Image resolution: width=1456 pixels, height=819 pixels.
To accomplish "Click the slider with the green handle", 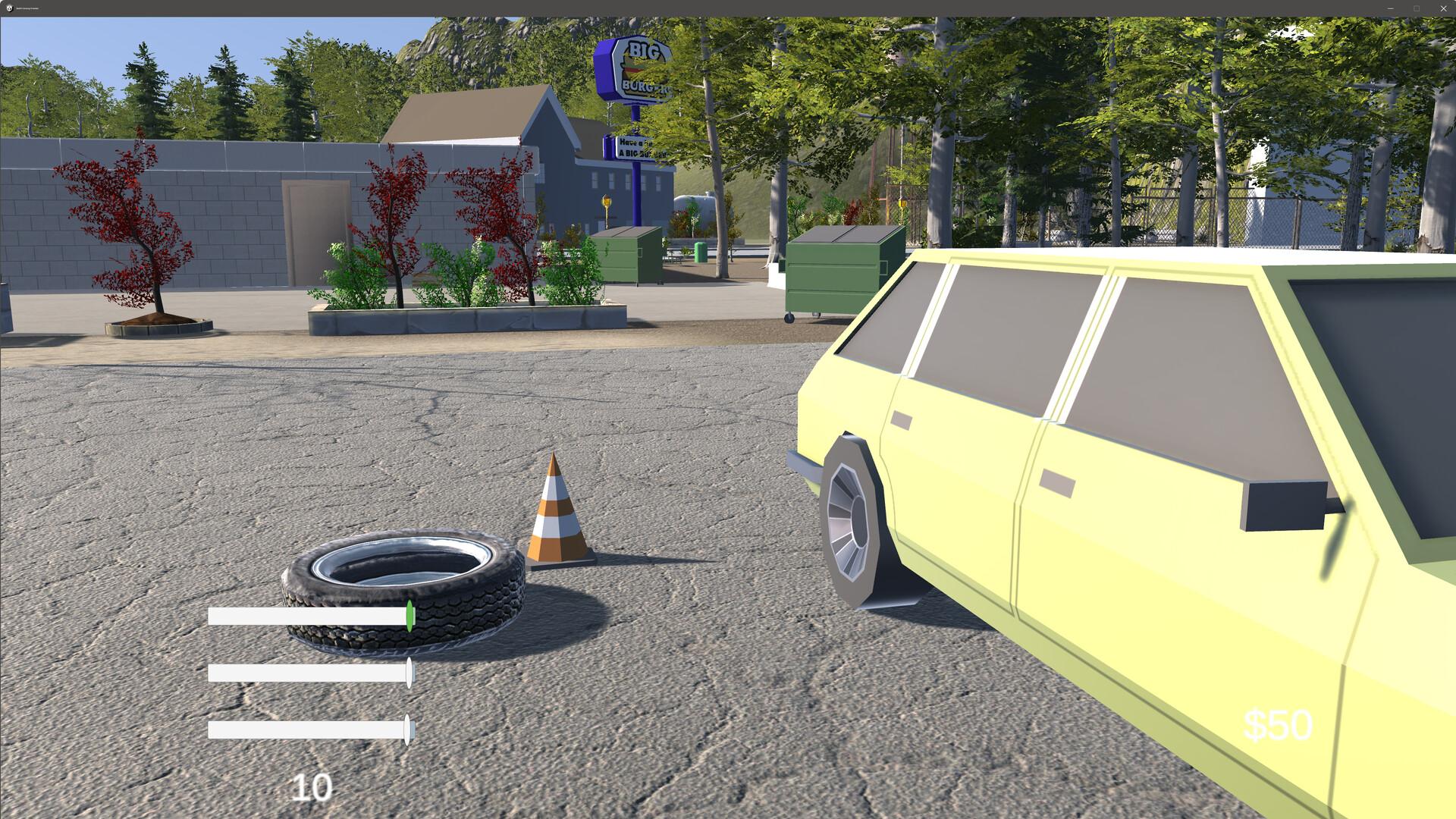I will click(x=409, y=616).
